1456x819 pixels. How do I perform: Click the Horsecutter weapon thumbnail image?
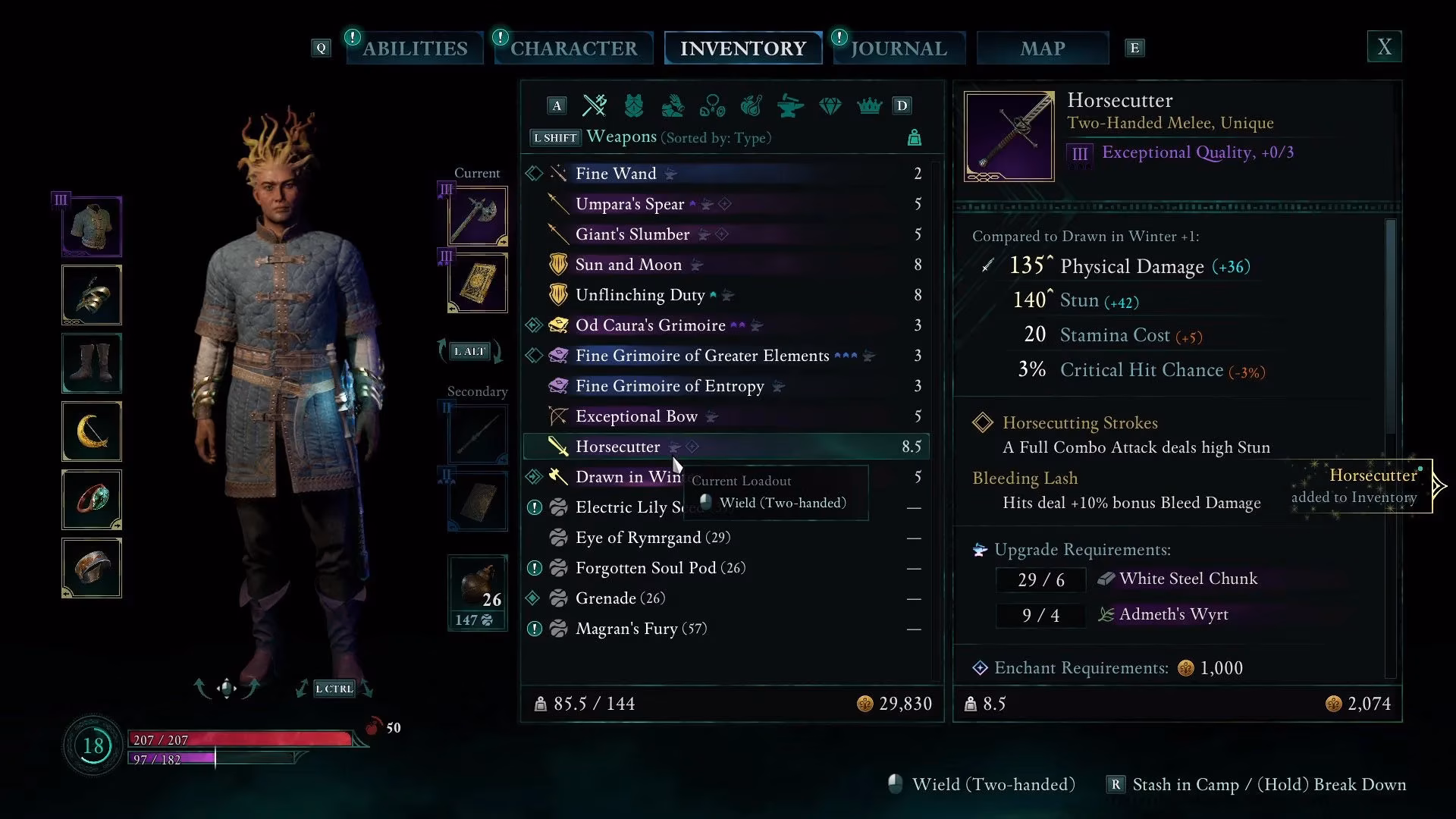[x=1009, y=135]
